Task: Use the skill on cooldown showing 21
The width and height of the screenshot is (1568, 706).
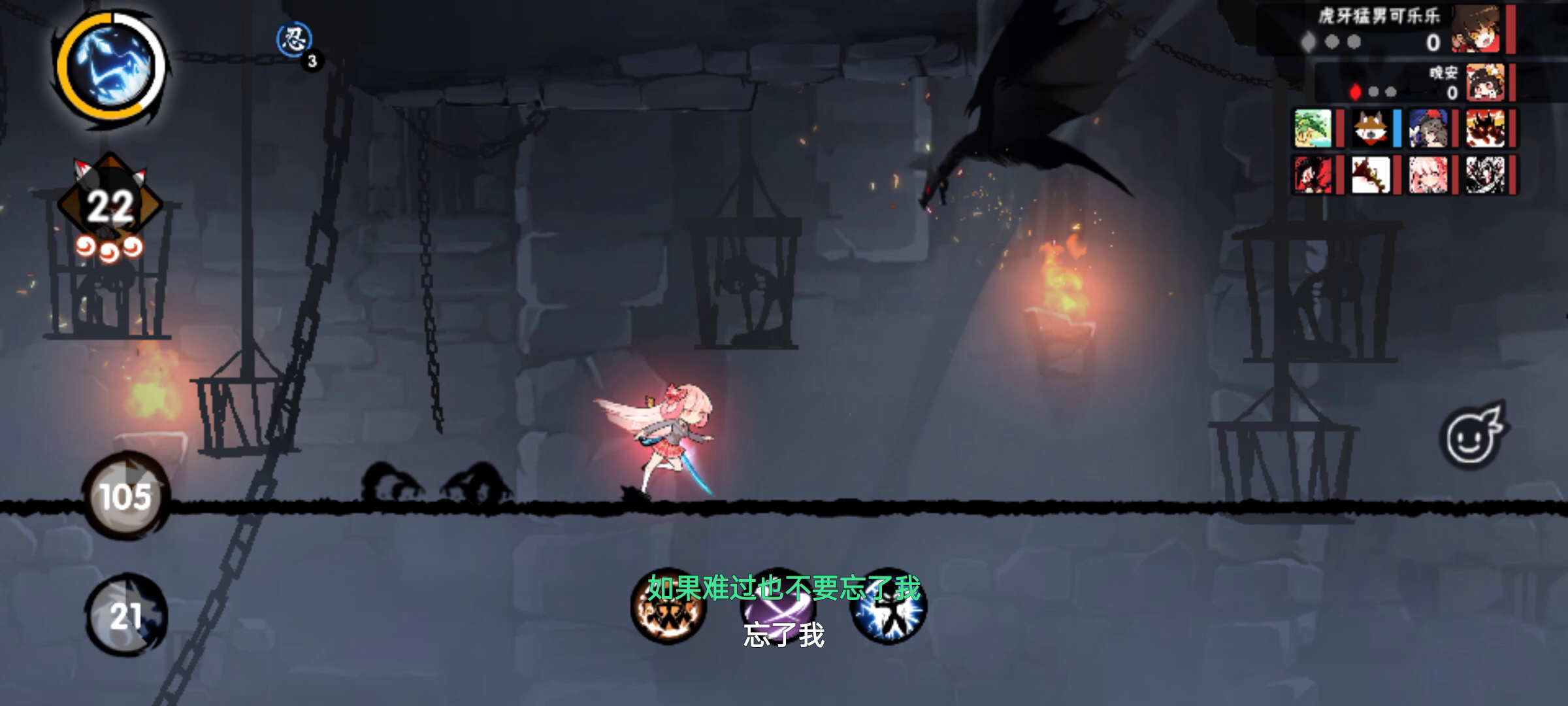Action: (x=125, y=615)
